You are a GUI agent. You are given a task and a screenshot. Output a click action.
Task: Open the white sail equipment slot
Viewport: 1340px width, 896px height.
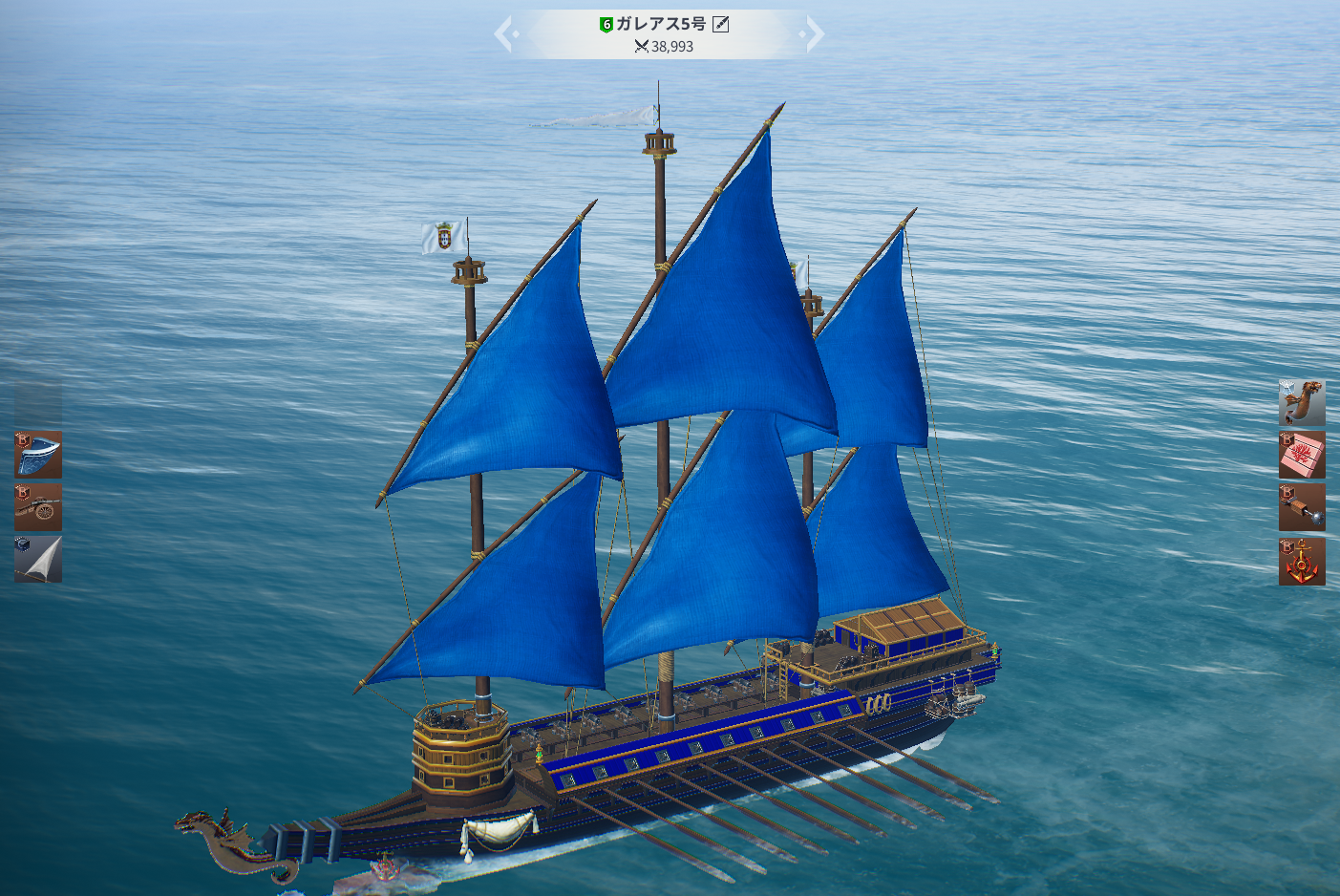[x=38, y=559]
